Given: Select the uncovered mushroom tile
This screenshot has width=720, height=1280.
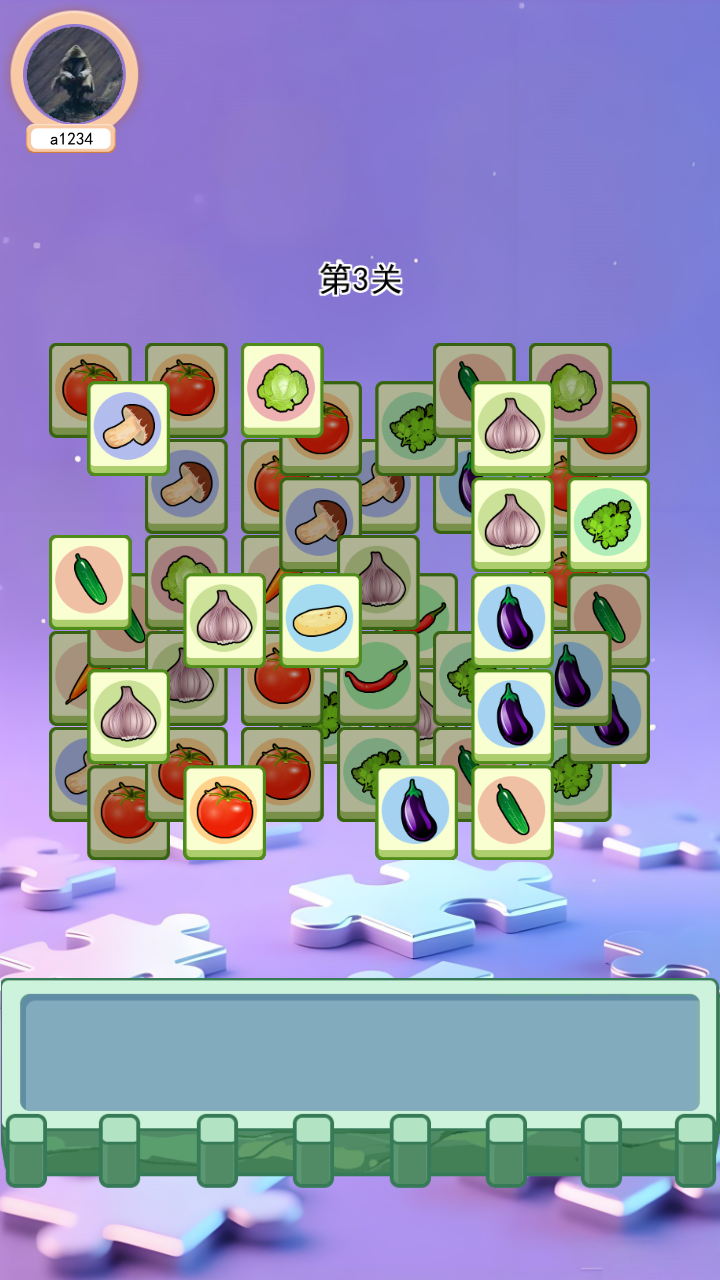Looking at the screenshot, I should 128,428.
